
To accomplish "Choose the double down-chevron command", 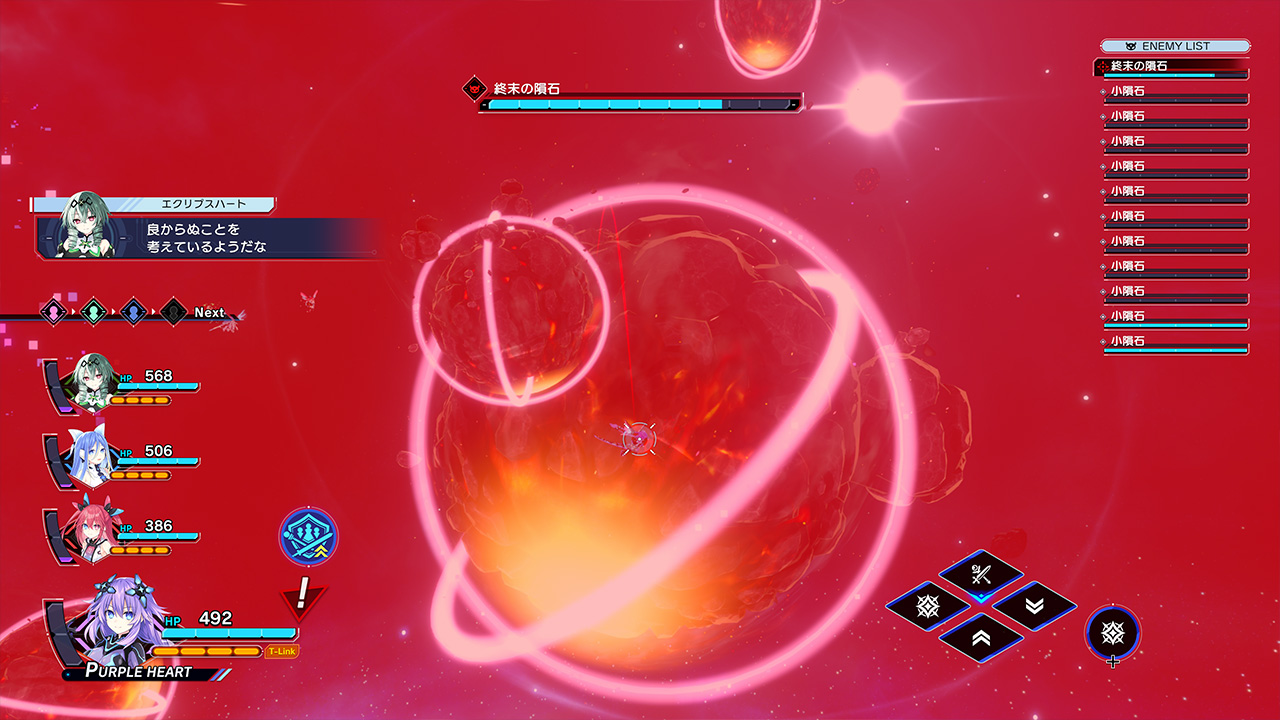I will click(x=1034, y=606).
